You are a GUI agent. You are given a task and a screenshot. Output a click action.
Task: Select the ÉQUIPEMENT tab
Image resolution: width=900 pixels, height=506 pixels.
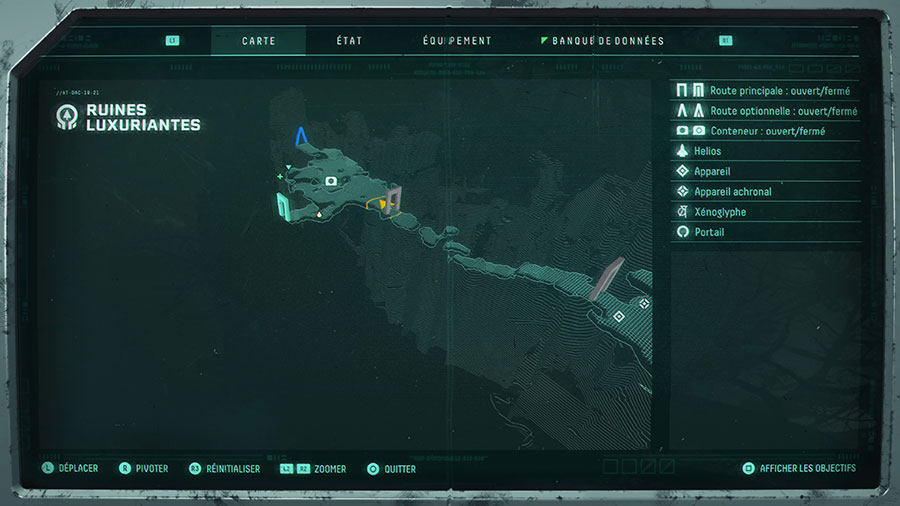click(457, 41)
